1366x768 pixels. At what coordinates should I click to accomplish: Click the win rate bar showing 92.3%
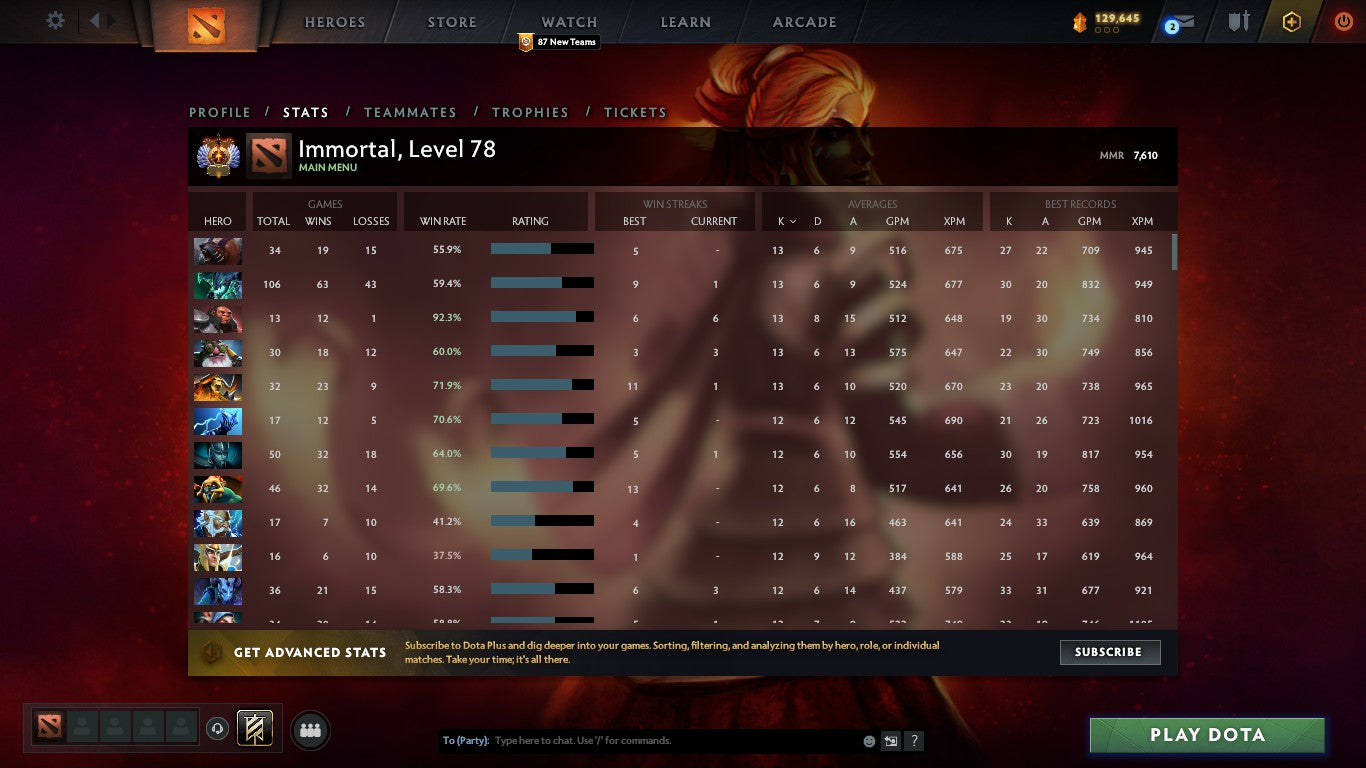click(x=542, y=318)
